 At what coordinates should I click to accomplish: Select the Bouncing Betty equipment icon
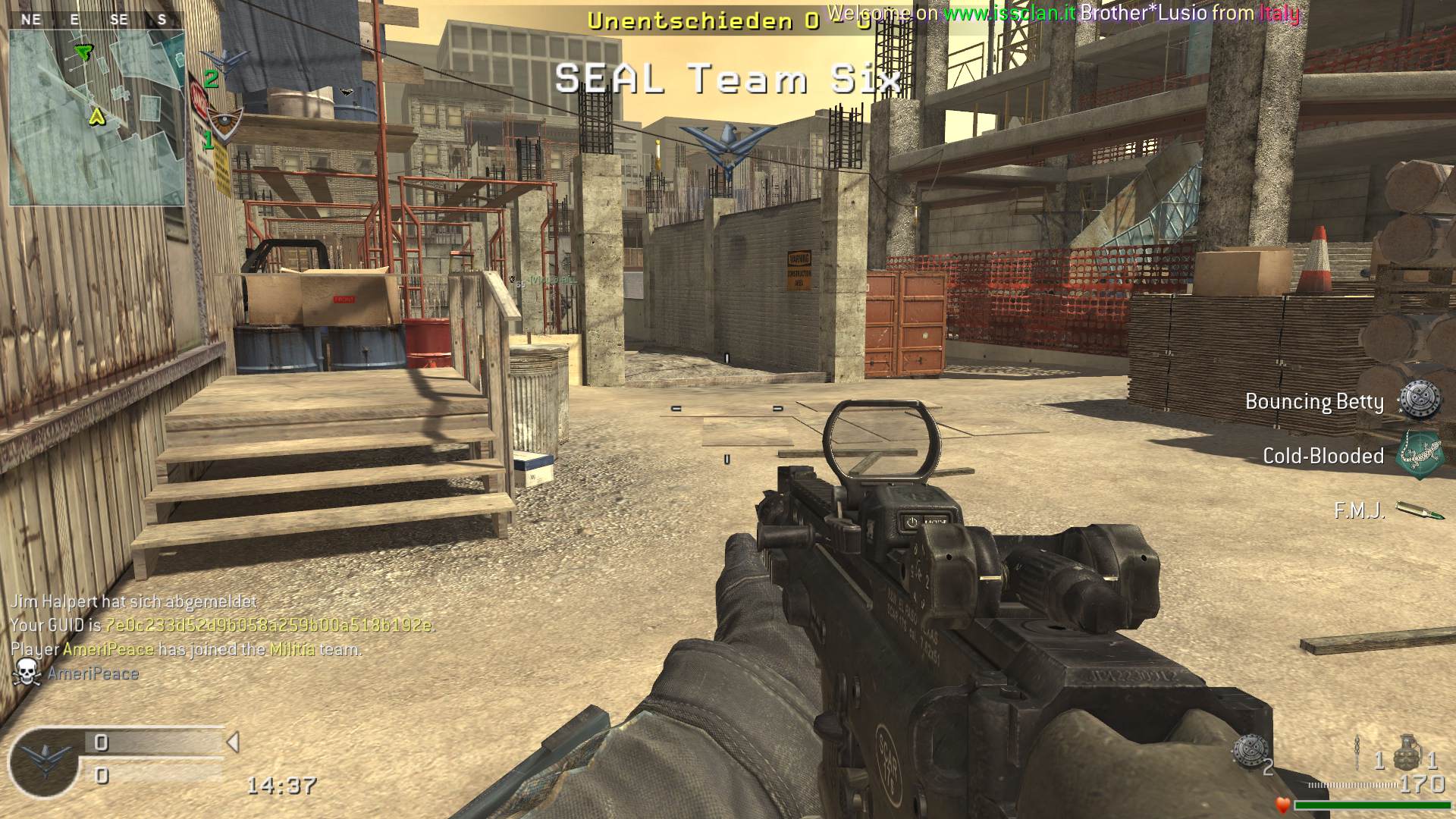[1420, 400]
